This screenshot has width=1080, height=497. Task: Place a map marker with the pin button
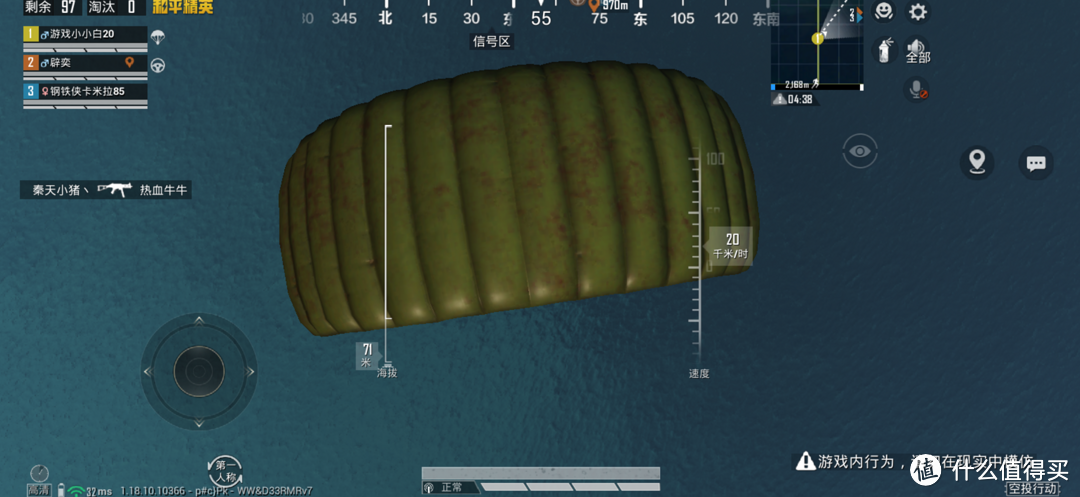tap(977, 161)
